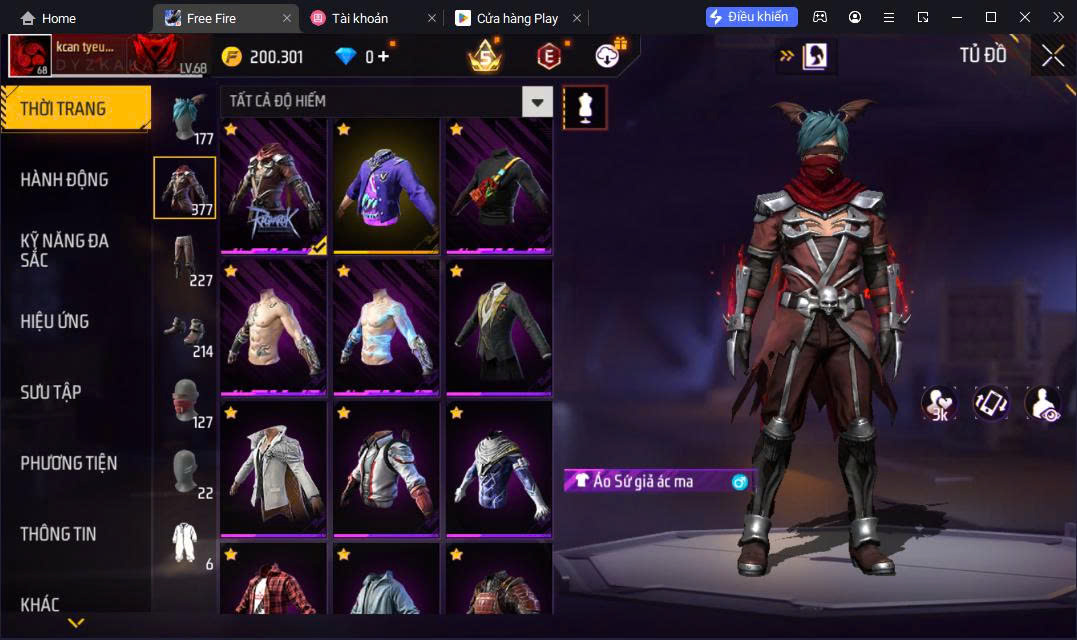Choose the pants subcategory with 227 items
Viewport: 1077px width, 640px height.
(185, 260)
